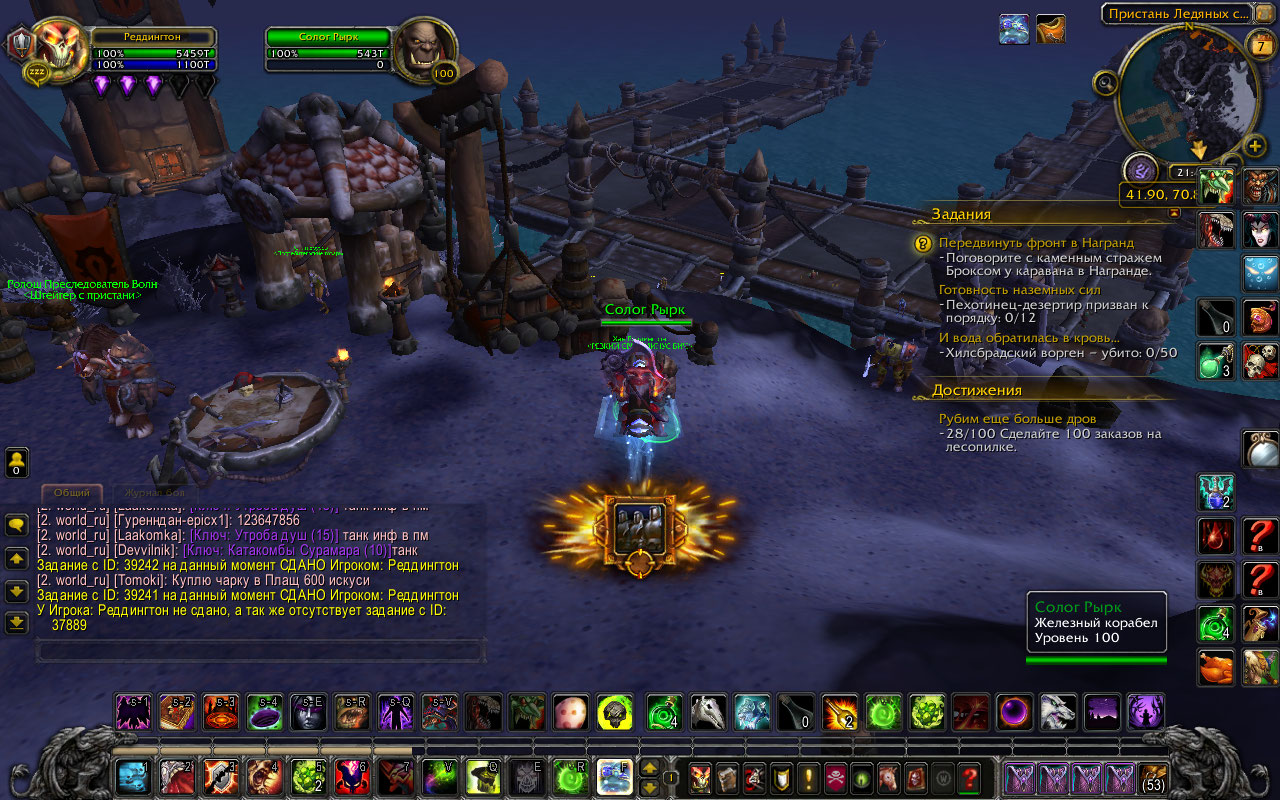Use the green potion with count 3

point(1216,361)
